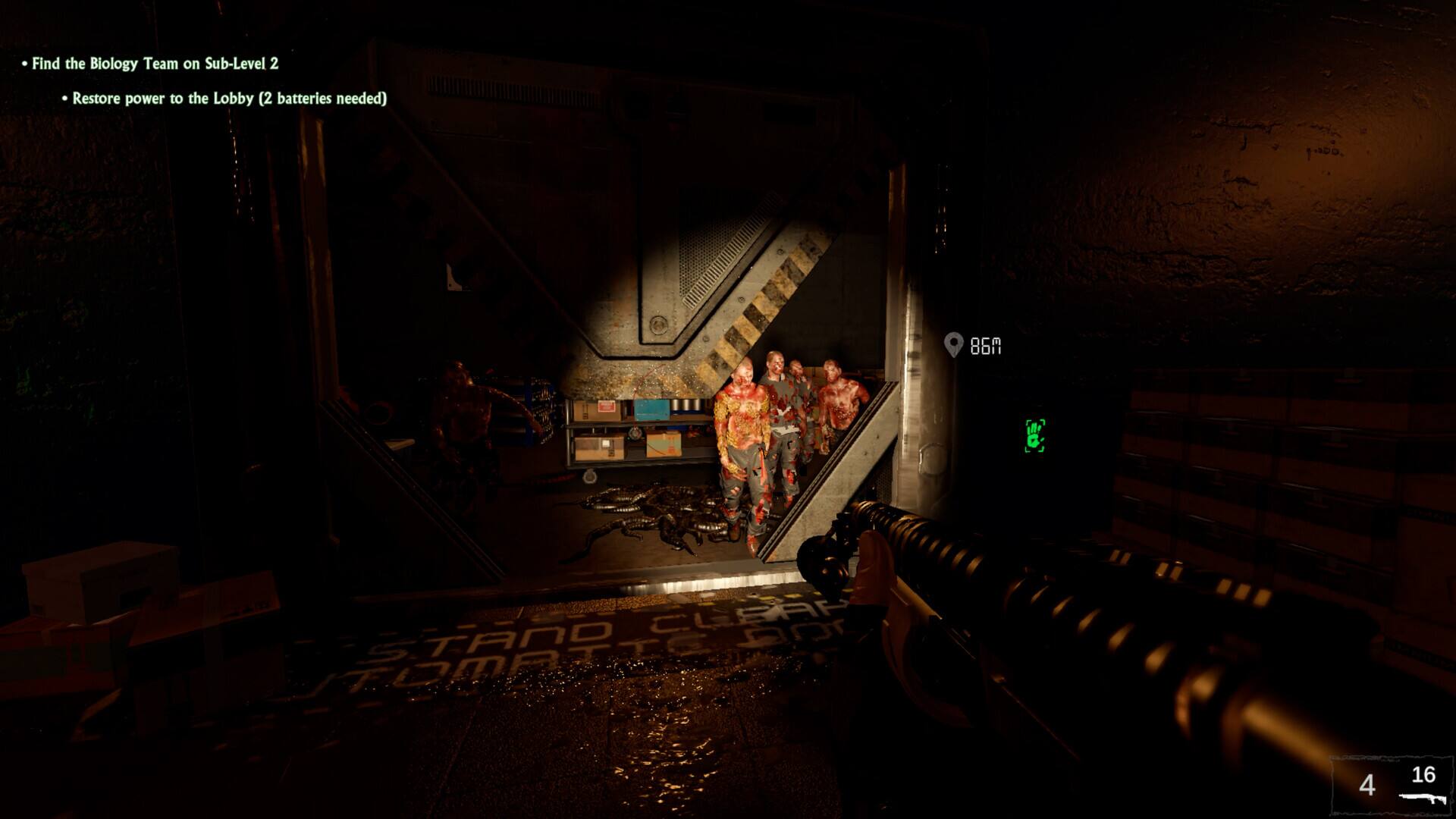Select the Find the Biology Team objective text
This screenshot has width=1456, height=819.
[x=155, y=65]
